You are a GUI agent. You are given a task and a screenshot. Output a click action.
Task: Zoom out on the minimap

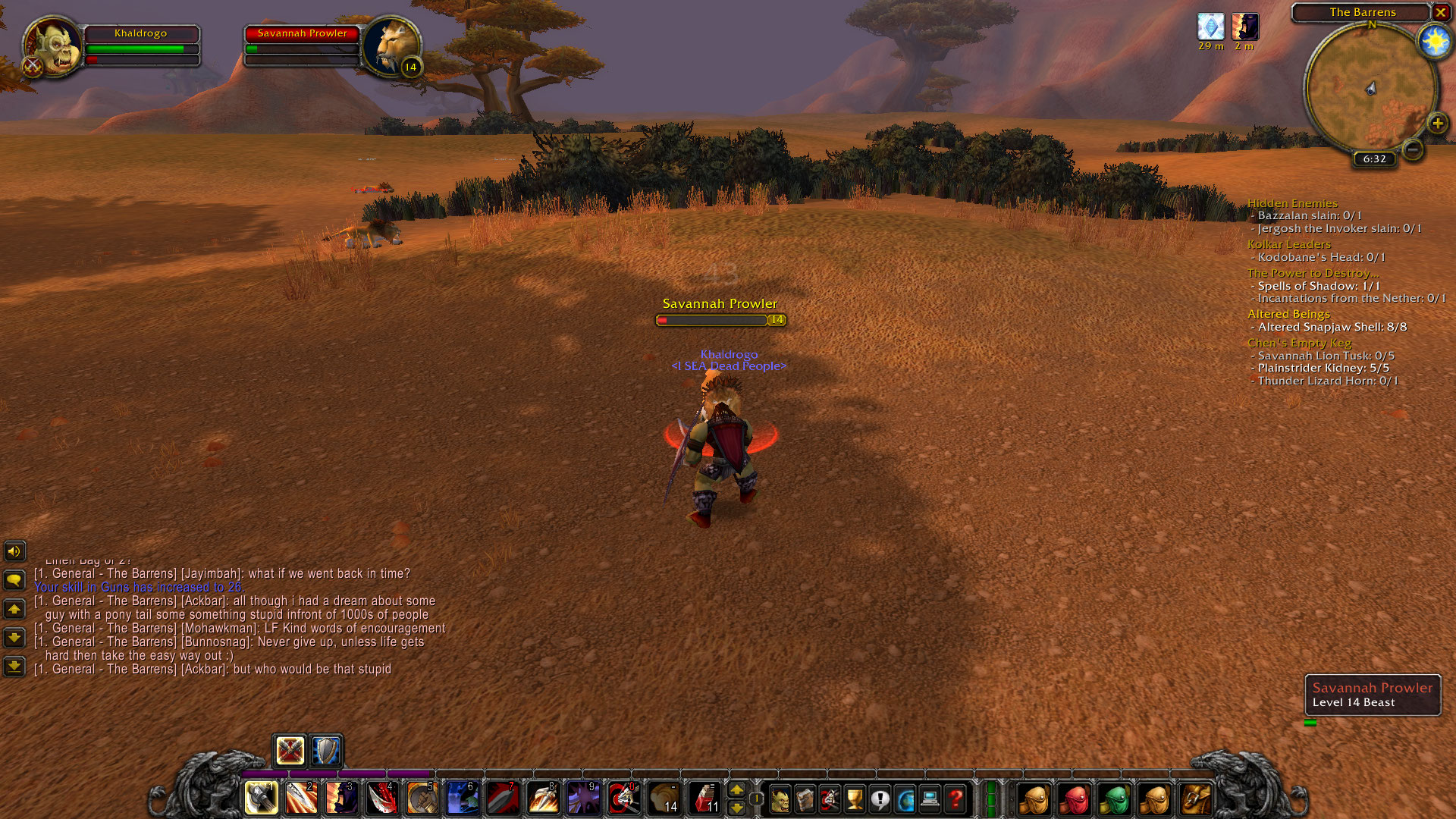pos(1412,149)
